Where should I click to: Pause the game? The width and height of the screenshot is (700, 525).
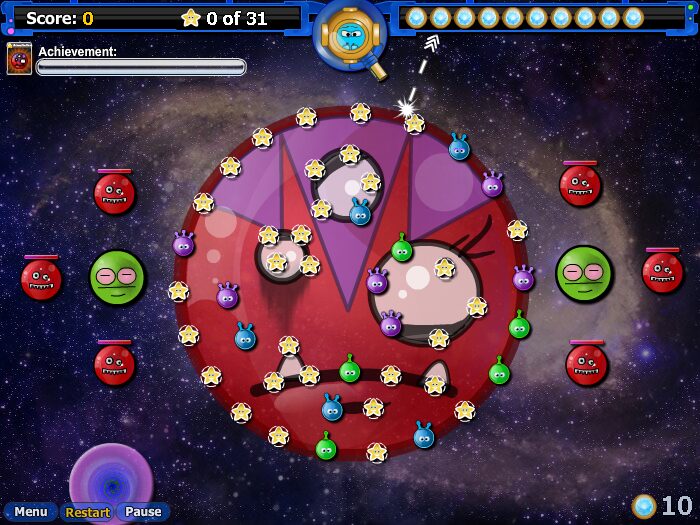click(x=143, y=512)
